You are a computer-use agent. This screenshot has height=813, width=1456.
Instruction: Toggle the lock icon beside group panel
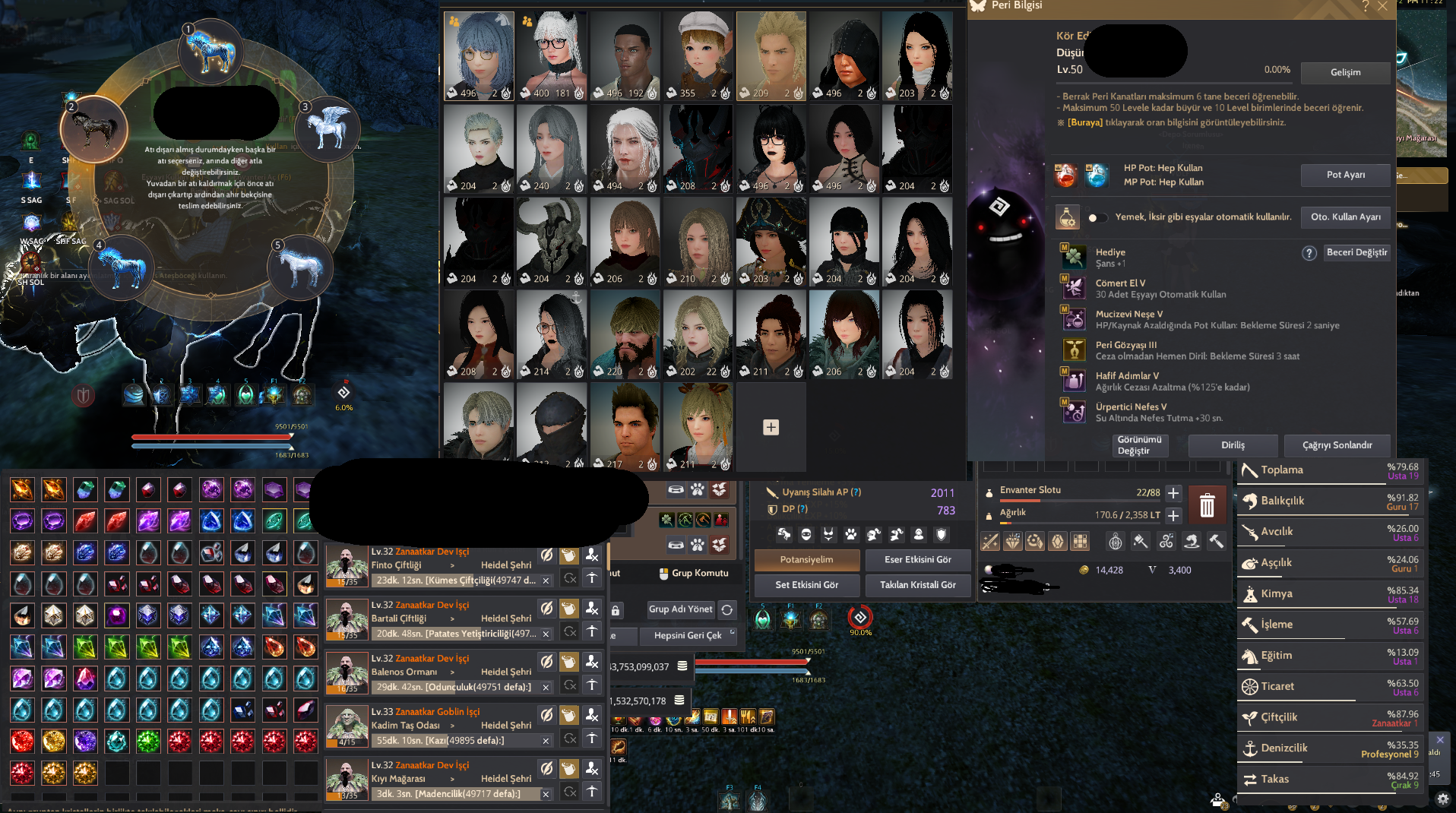coord(616,610)
